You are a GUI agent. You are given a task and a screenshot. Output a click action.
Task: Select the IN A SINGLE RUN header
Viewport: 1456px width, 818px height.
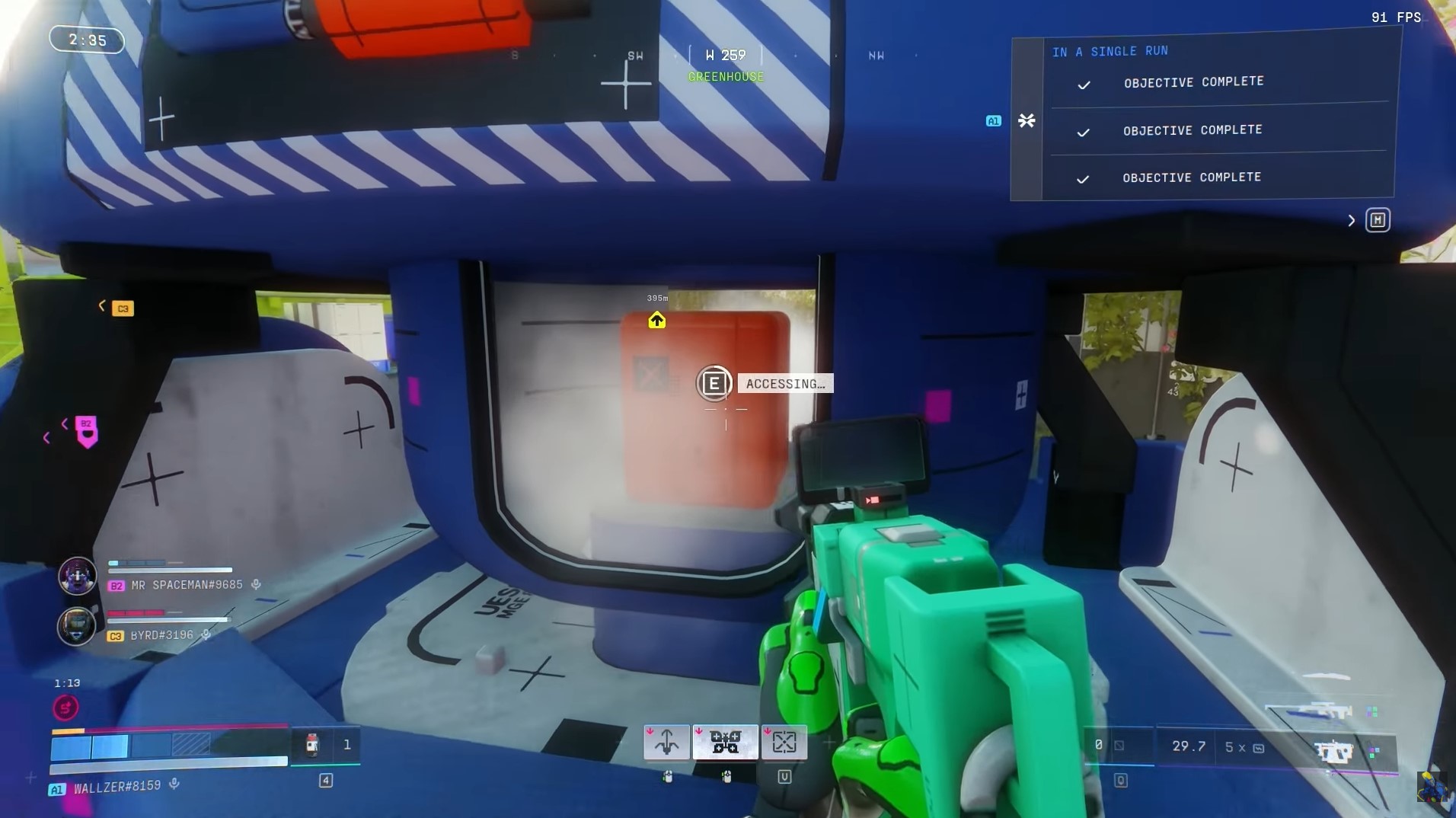[1110, 51]
